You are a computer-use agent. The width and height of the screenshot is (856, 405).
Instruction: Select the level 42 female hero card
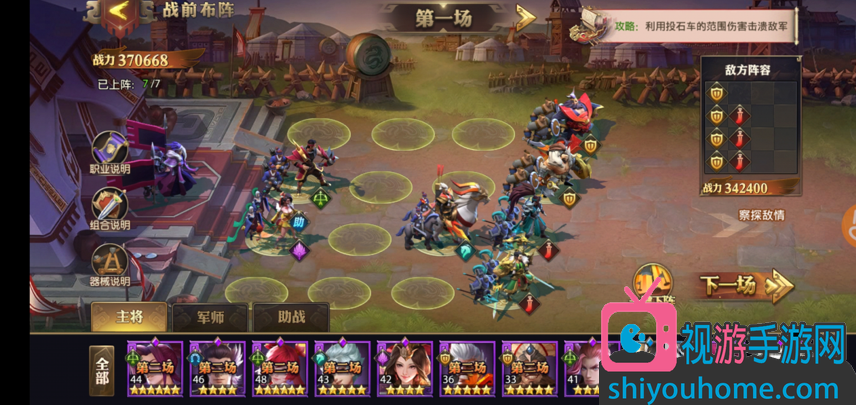pos(404,369)
